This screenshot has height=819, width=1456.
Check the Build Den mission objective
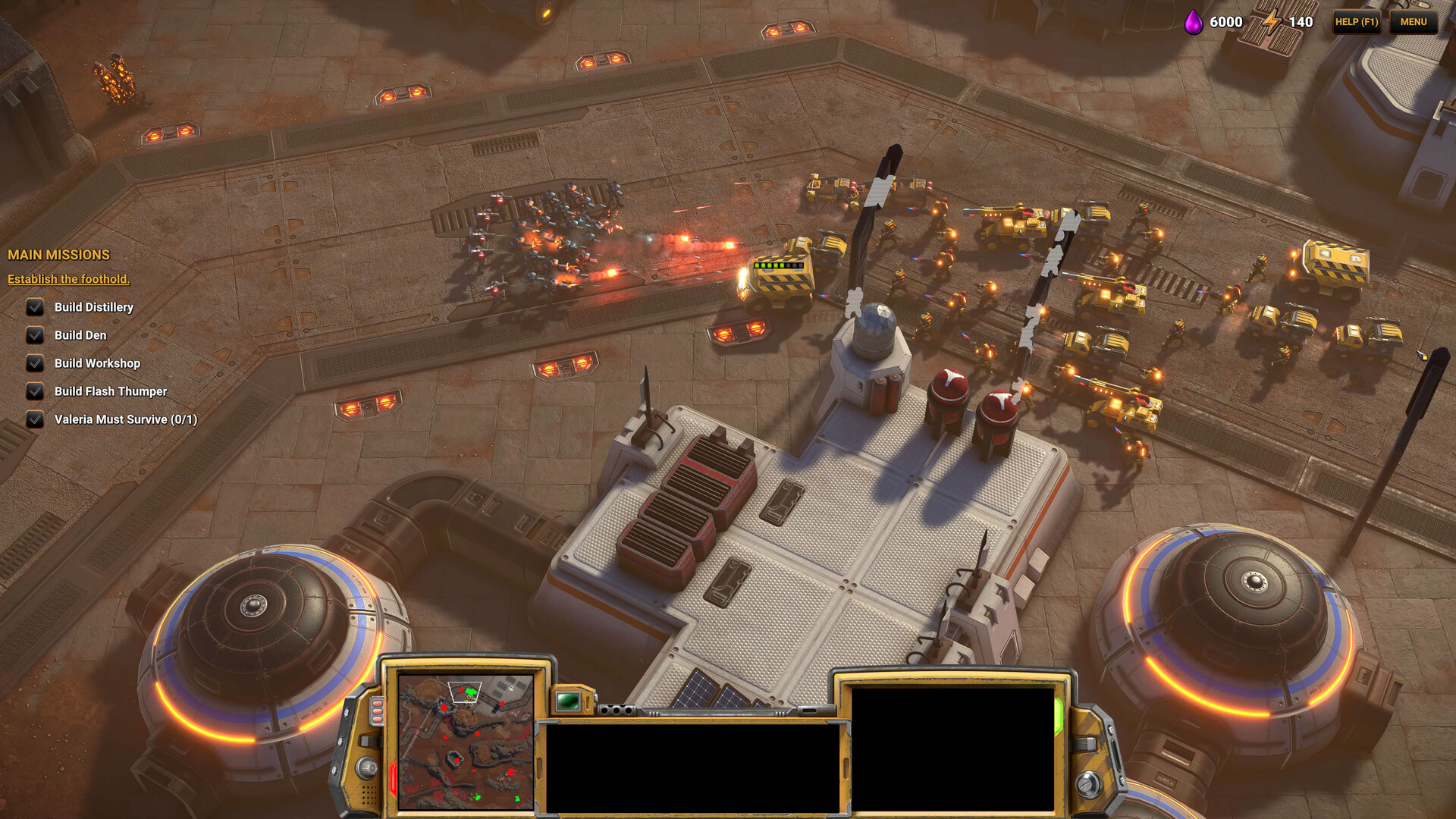[34, 335]
